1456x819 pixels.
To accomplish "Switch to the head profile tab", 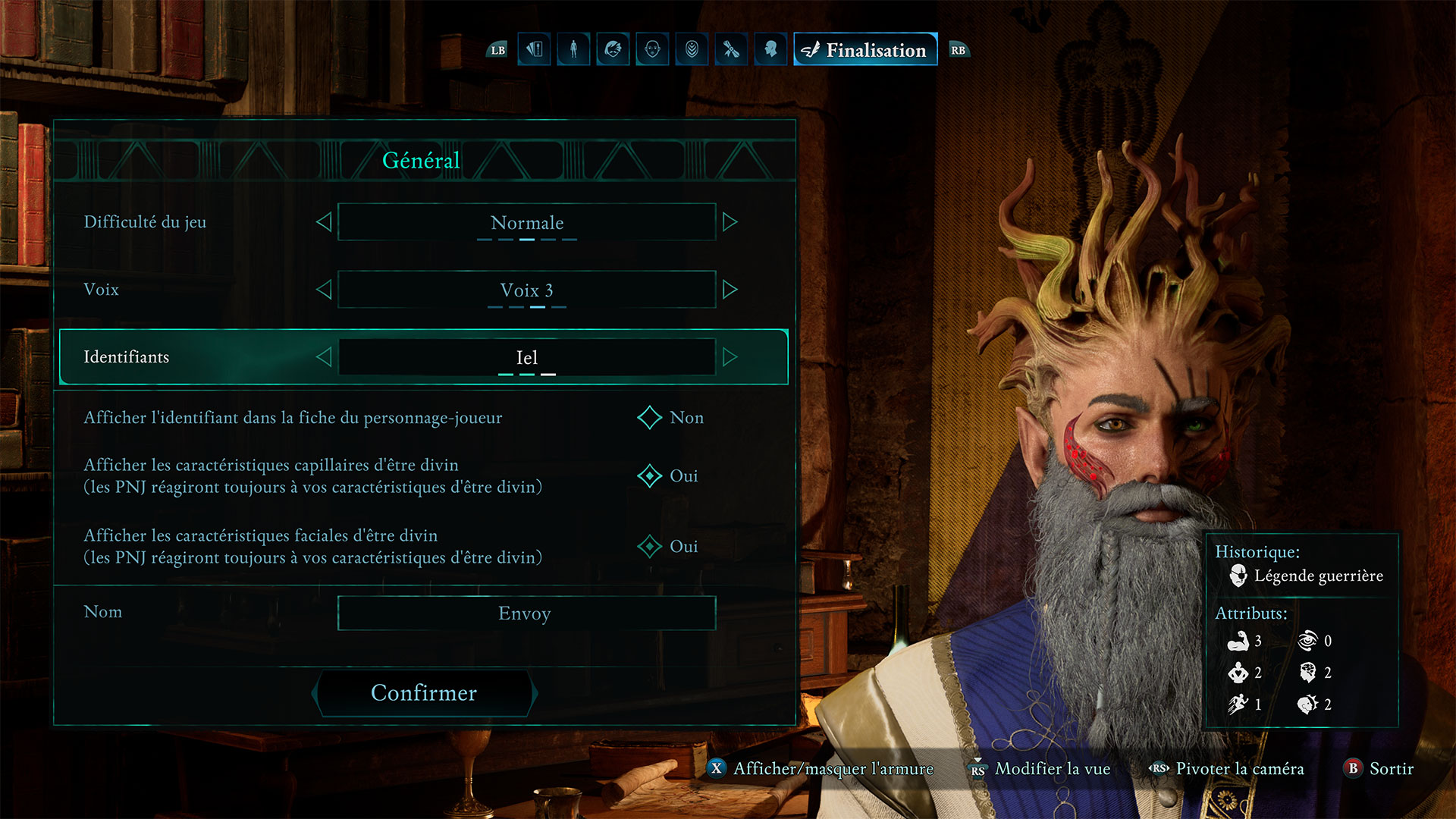I will [x=771, y=50].
